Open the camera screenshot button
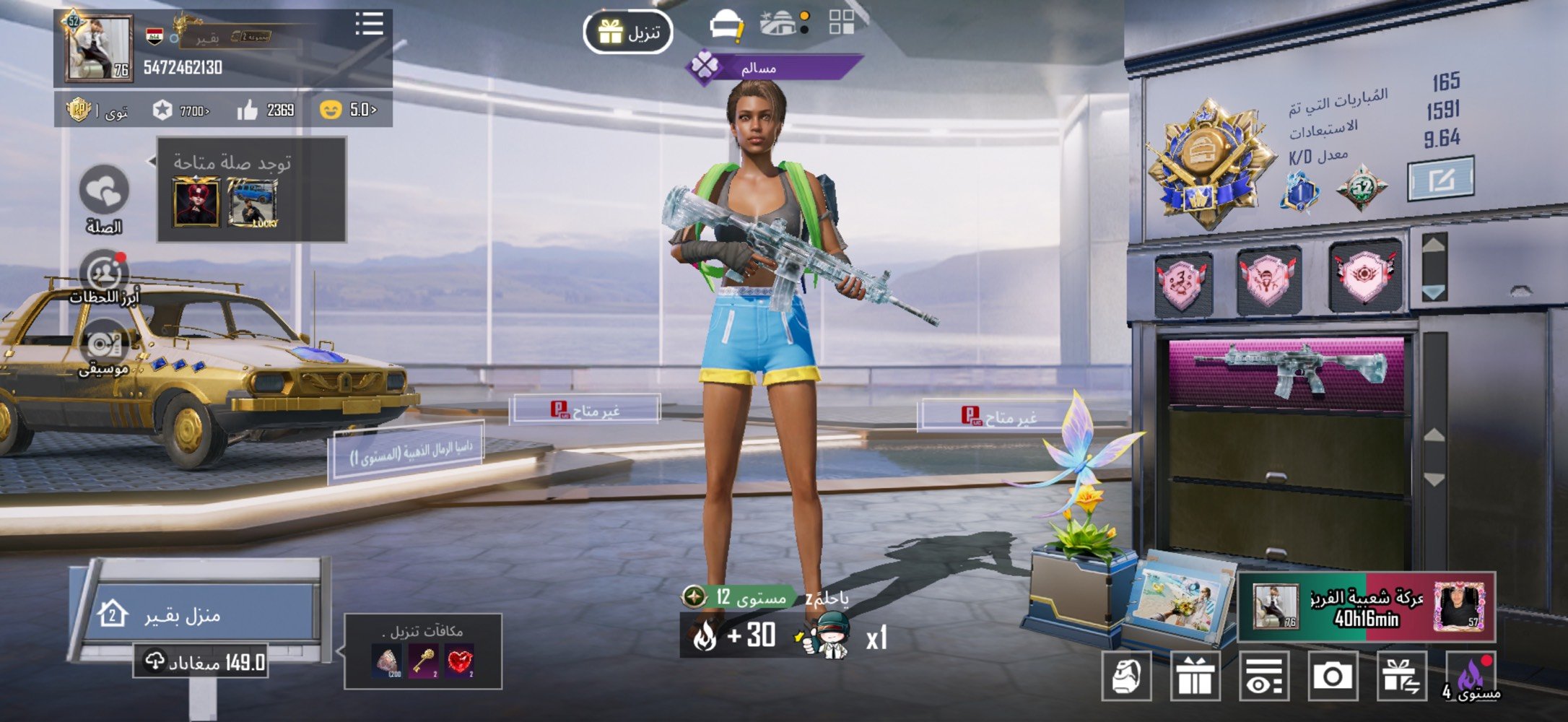This screenshot has width=1568, height=722. coord(1333,676)
